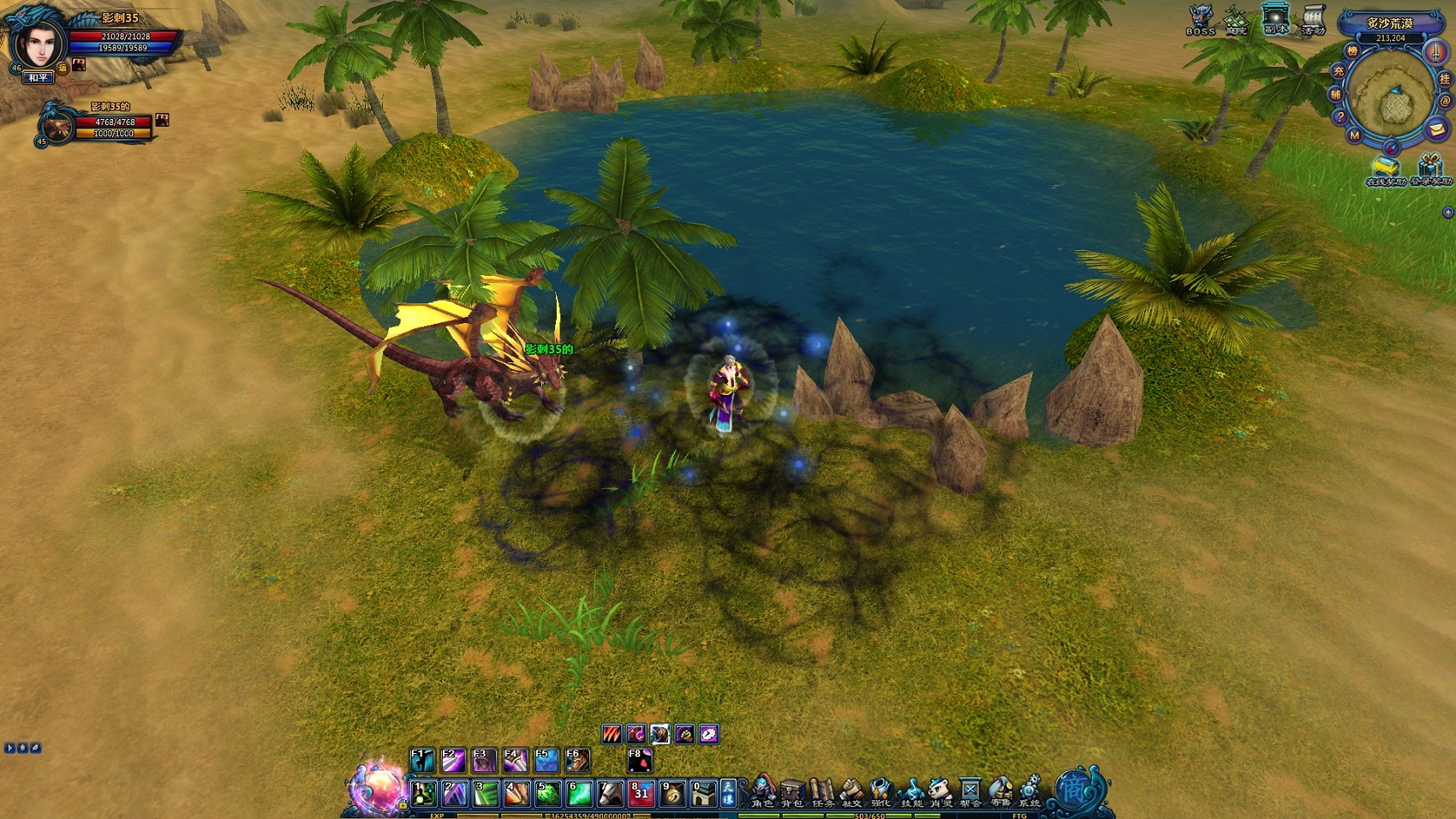This screenshot has width=1456, height=819.
Task: Open the 副本 dungeon portal icon
Action: 1275,19
